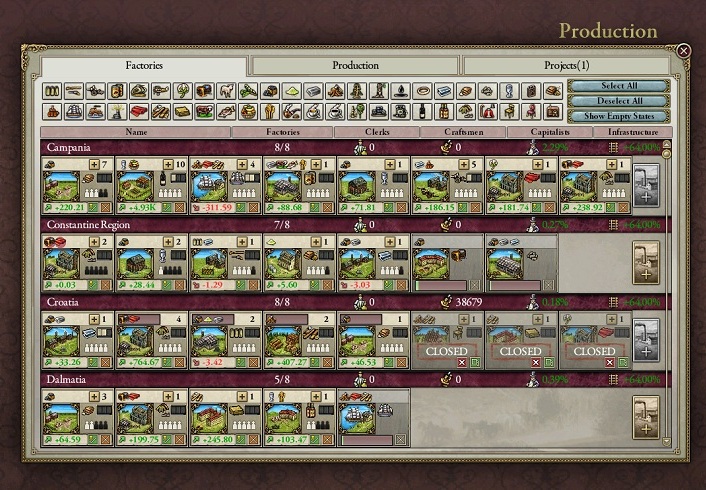Click the Select All filter button
The image size is (706, 490).
619,87
